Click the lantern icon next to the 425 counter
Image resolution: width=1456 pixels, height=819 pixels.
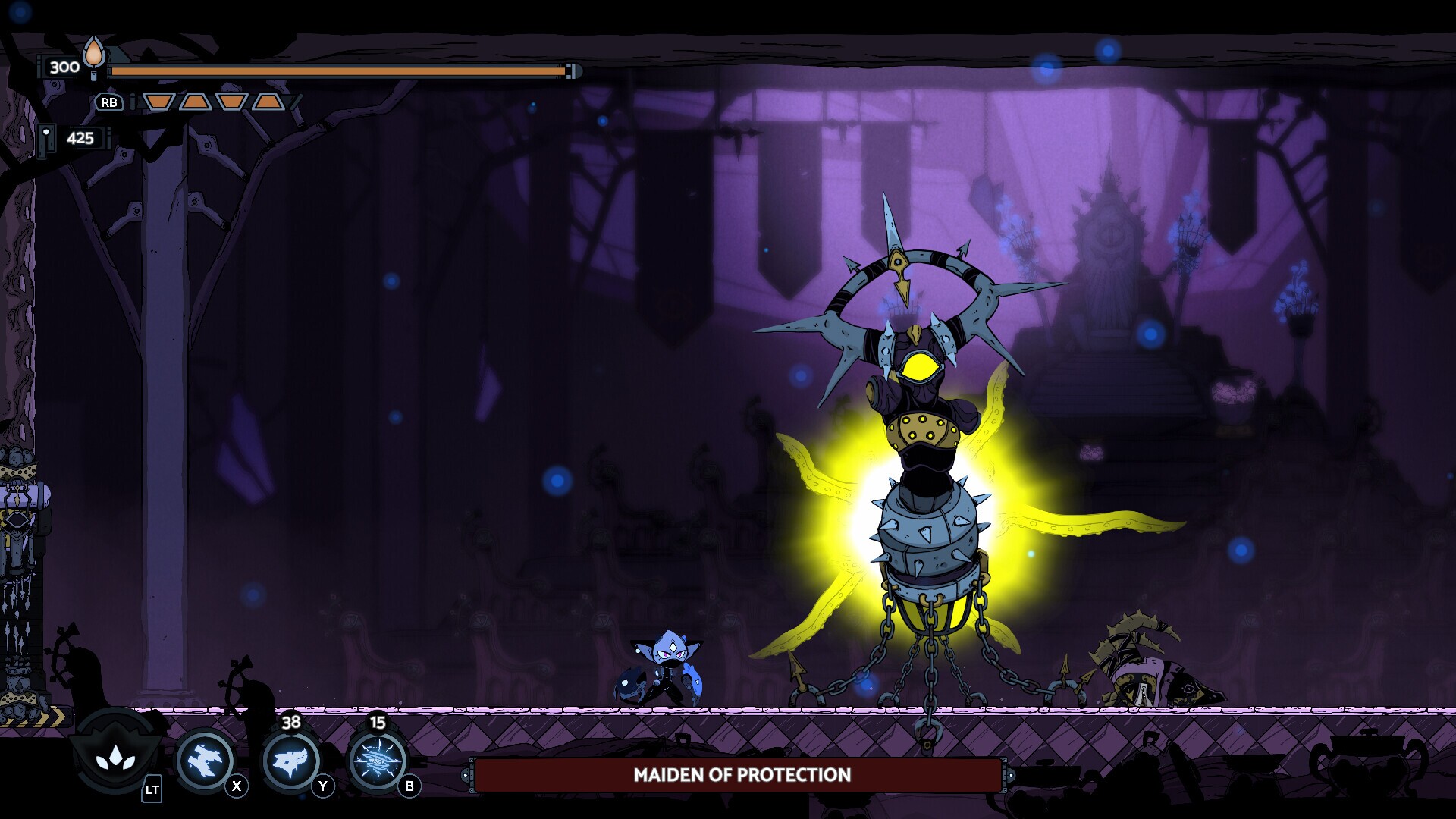(x=47, y=139)
